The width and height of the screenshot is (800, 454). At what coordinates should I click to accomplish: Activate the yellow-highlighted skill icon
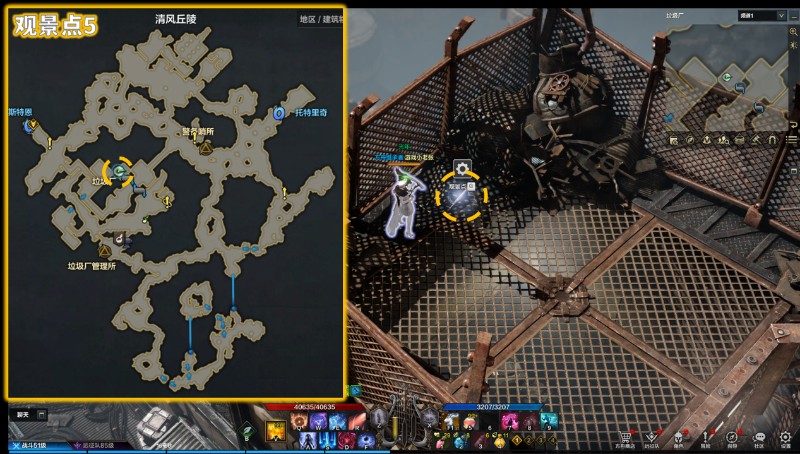click(x=275, y=431)
